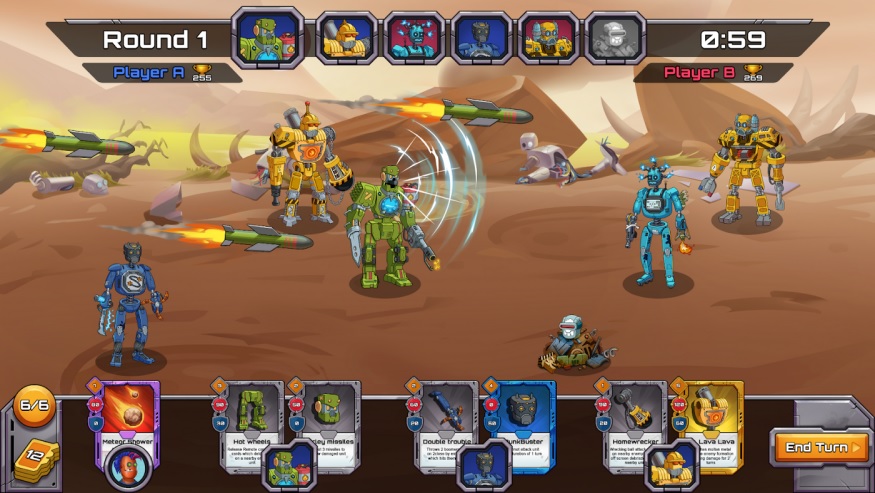
Task: Click the green robot turn-order portrait
Action: (x=267, y=38)
